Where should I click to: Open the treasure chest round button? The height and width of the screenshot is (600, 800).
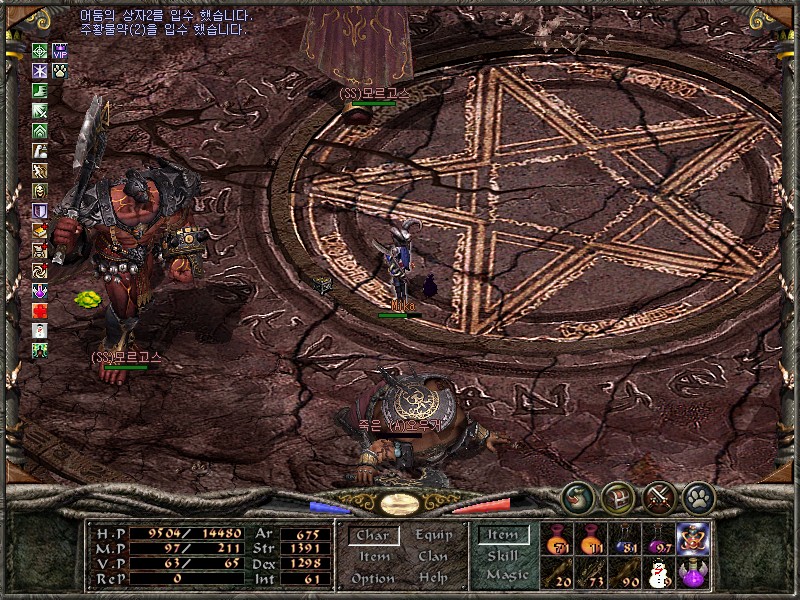[618, 497]
